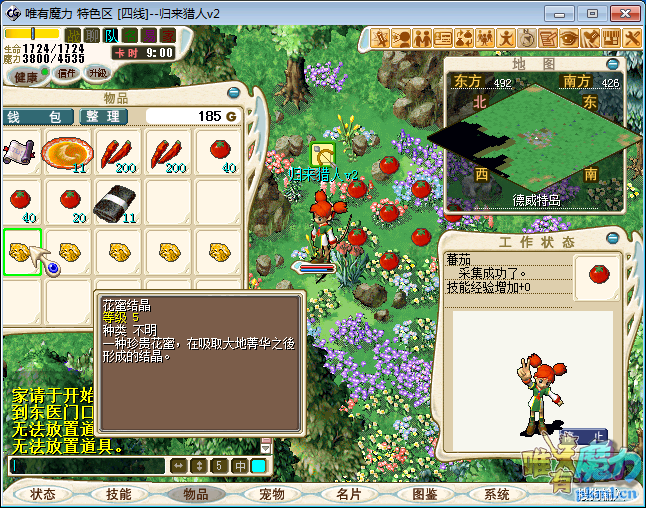This screenshot has height=508, width=646.
Task: Open the 信件 mail button
Action: (67, 74)
